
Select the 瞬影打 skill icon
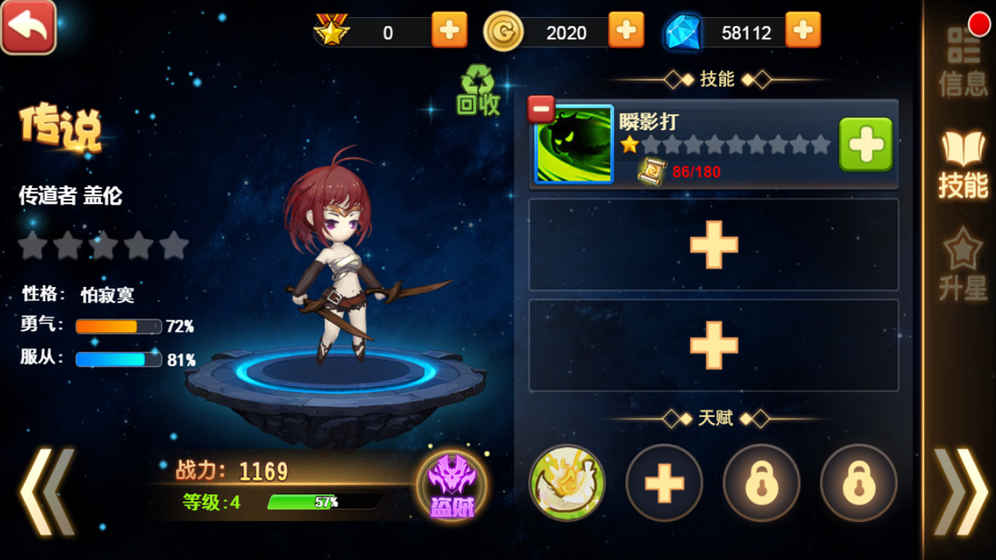574,146
